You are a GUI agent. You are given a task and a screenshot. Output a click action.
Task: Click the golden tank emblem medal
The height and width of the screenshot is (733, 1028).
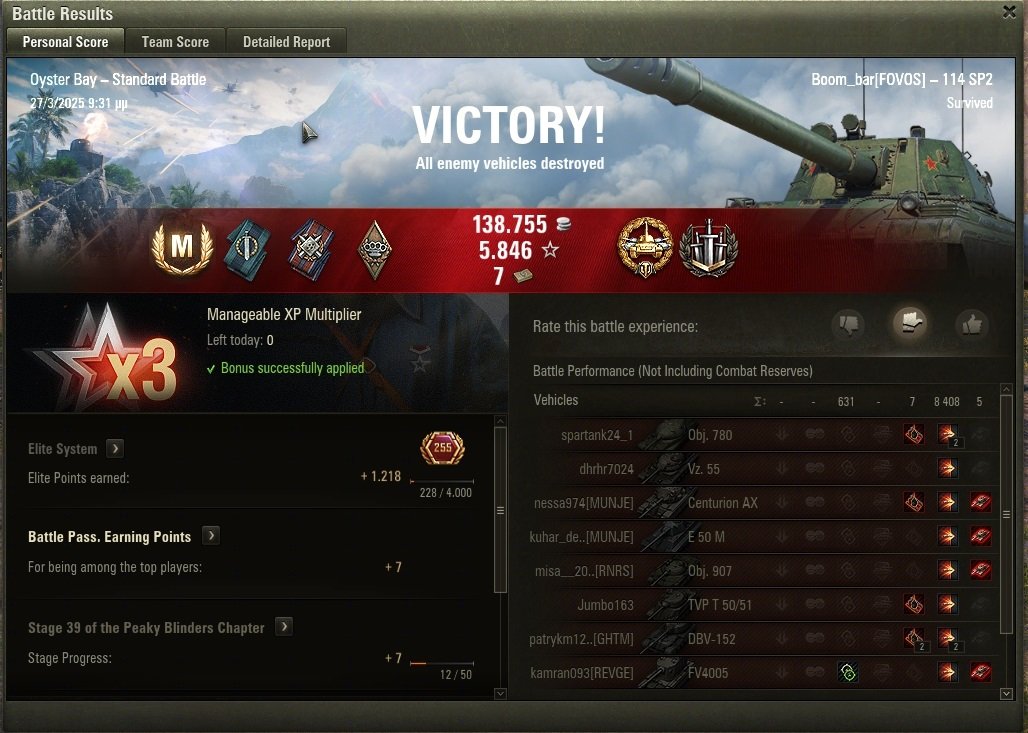645,248
